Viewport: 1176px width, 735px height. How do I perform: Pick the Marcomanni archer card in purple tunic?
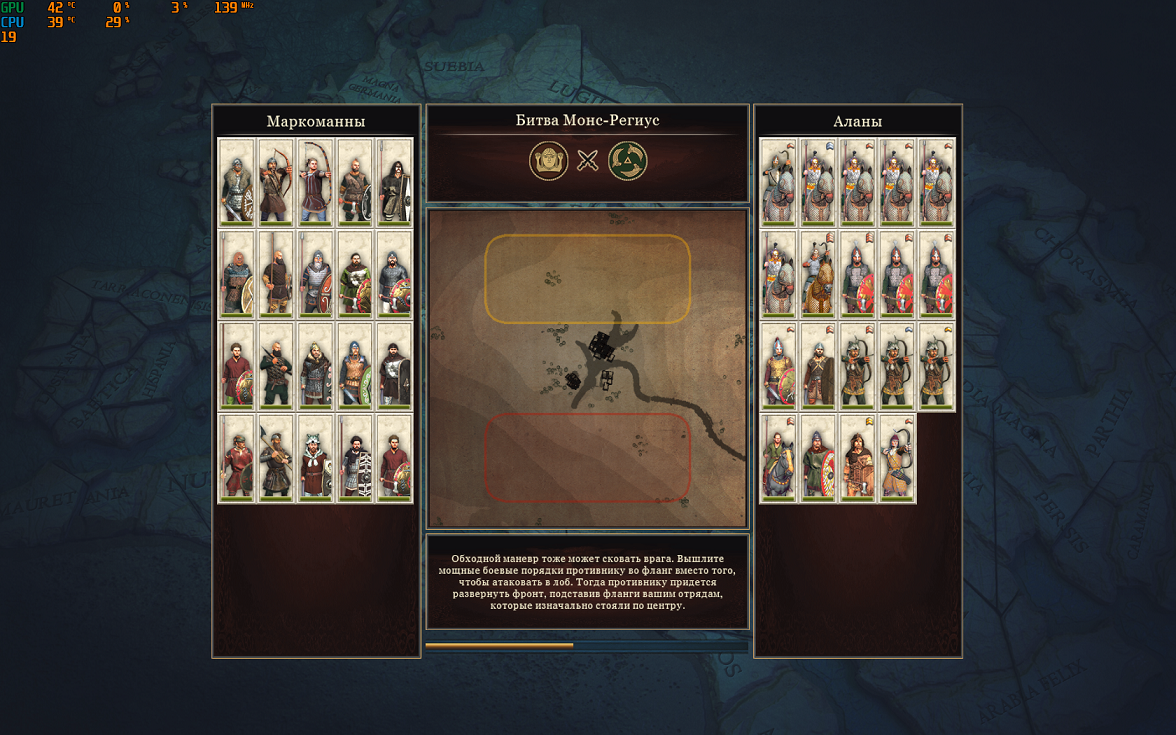tap(316, 181)
